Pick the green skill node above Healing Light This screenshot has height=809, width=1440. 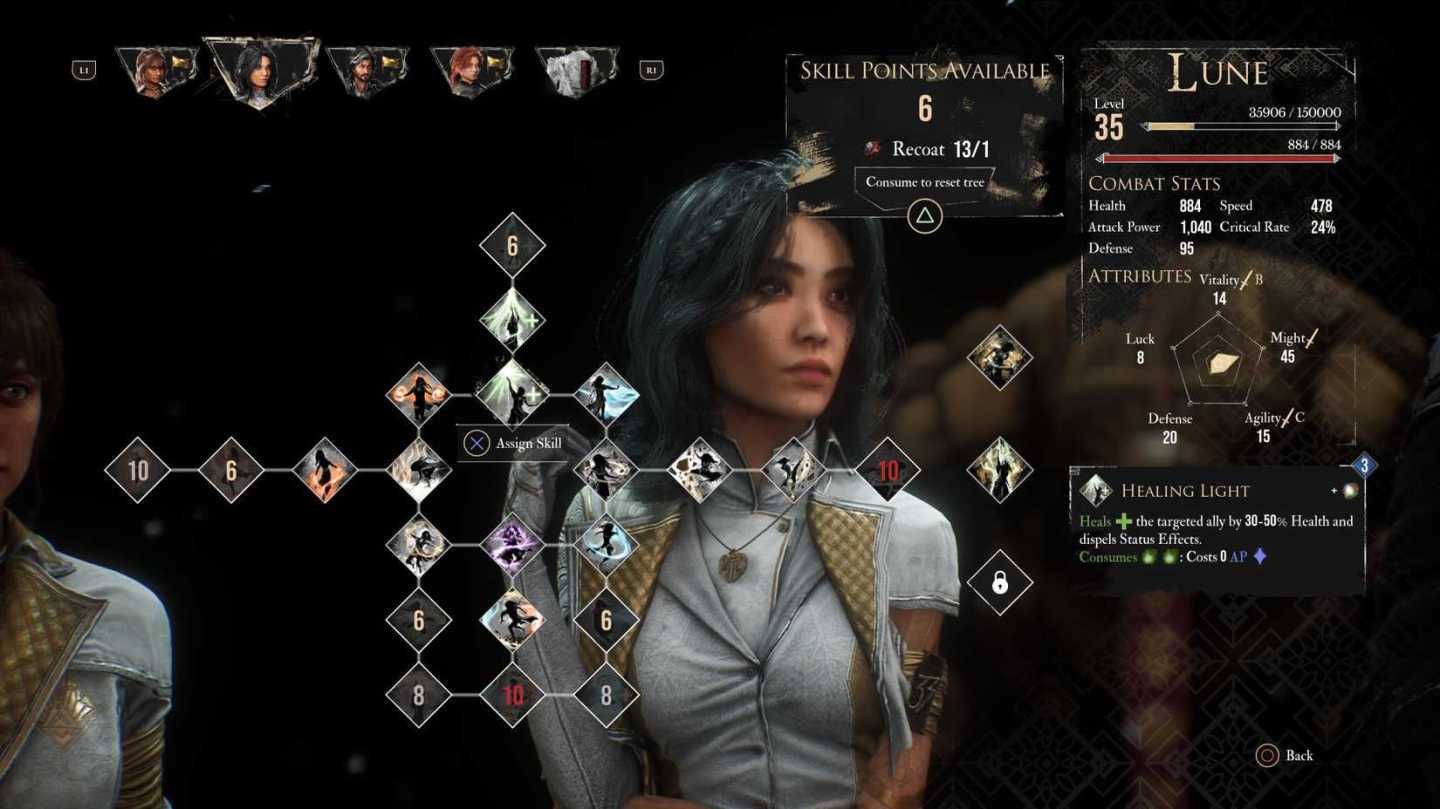(512, 320)
